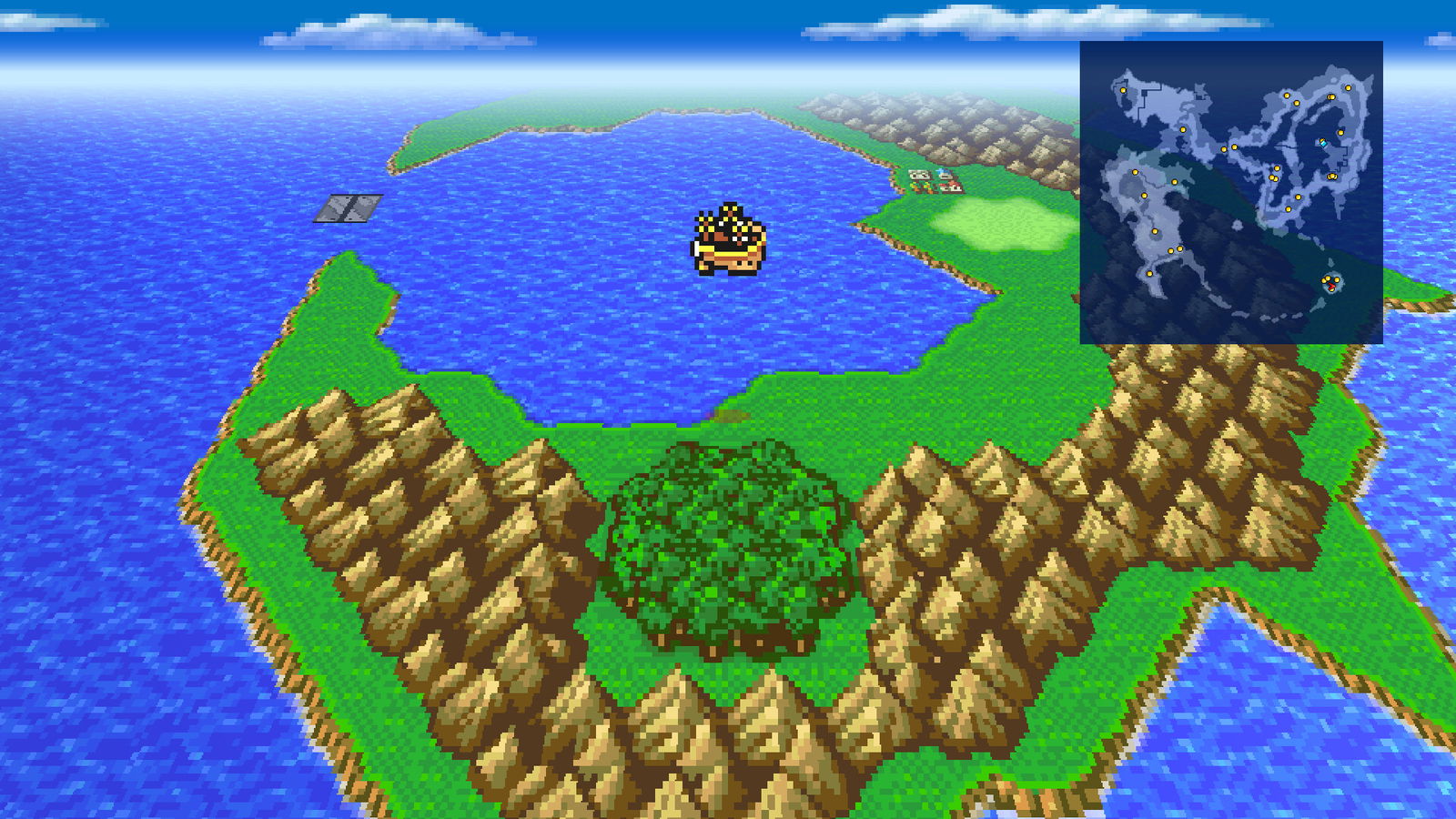Open the minimap overlay panel
This screenshot has height=819, width=1456.
pos(1230,193)
